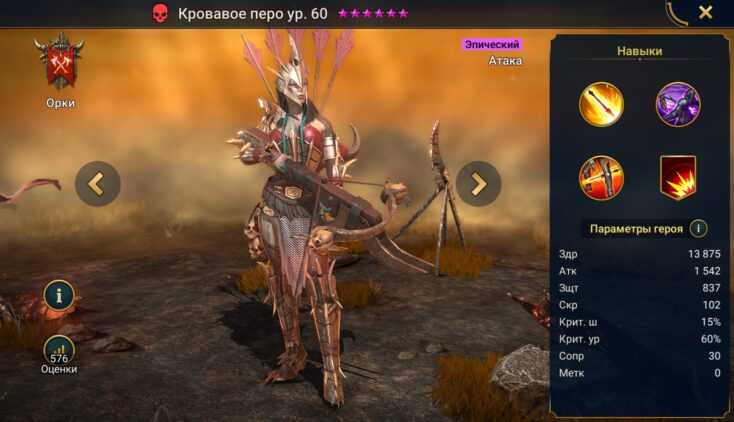Viewport: 734px width, 422px height.
Task: Select the purple archer skill icon
Action: pos(677,104)
